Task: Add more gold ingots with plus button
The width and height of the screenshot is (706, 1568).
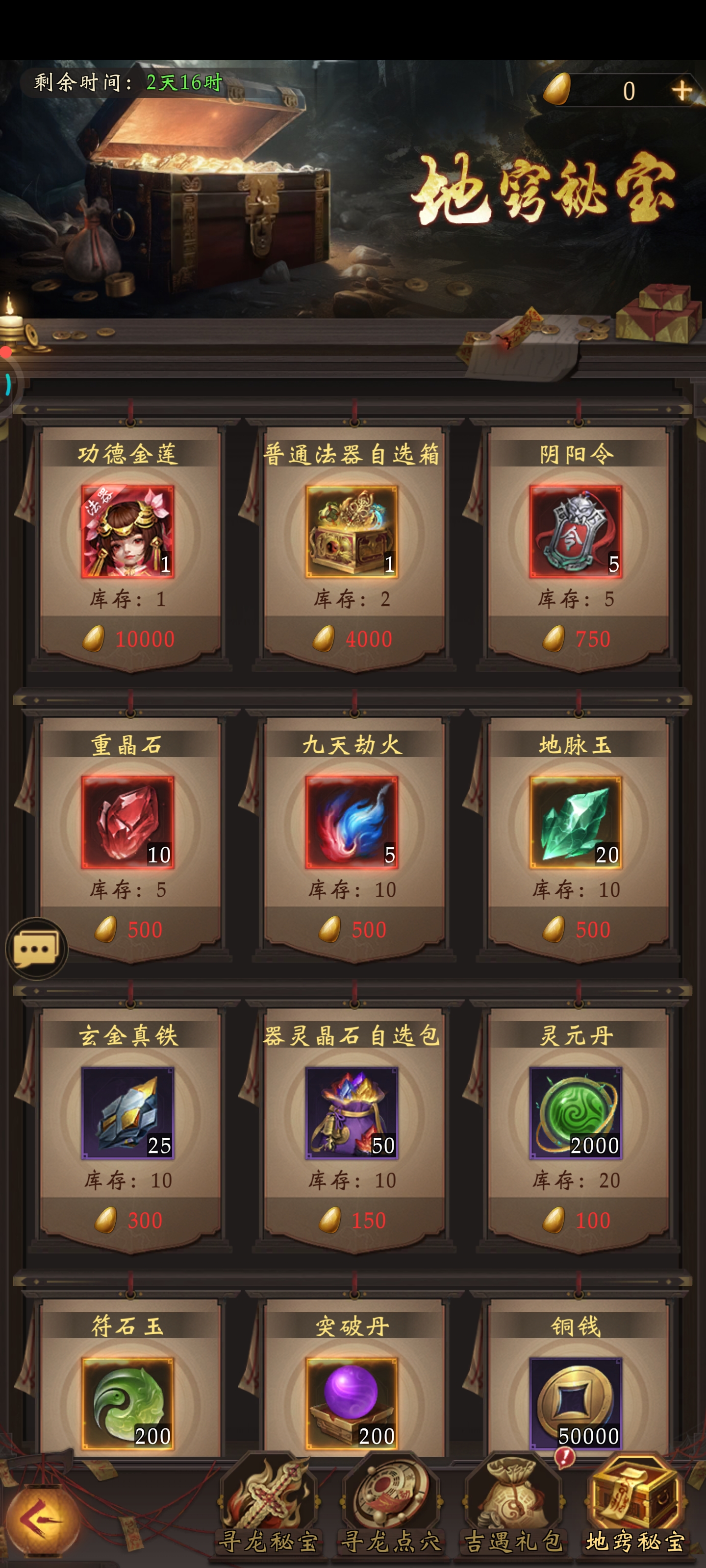Action: click(x=681, y=91)
